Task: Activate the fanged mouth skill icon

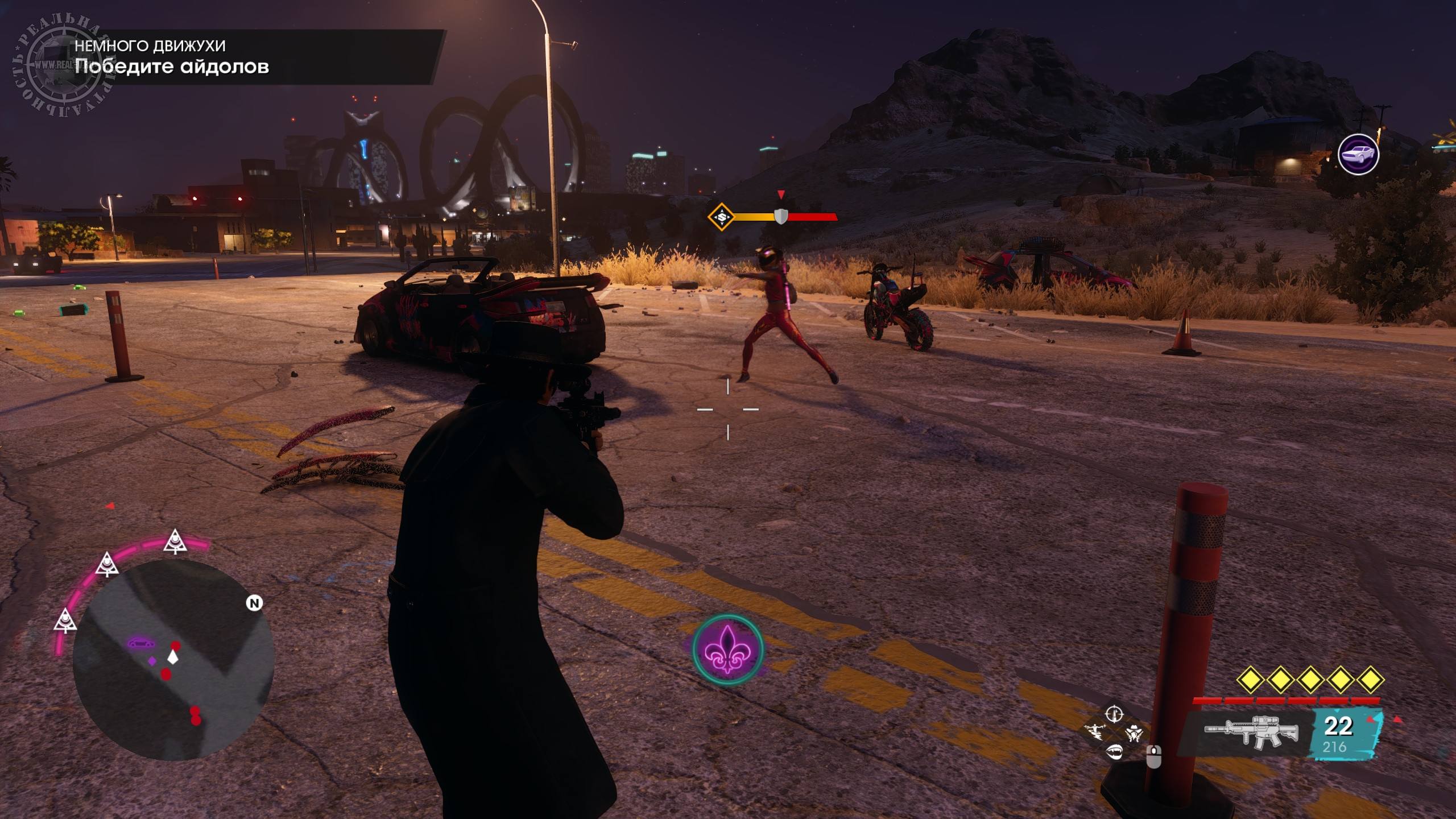Action: point(1114,751)
